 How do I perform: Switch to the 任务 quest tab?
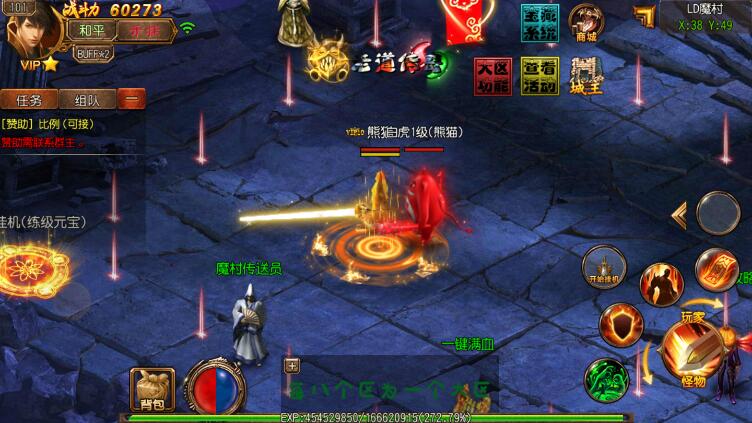click(27, 100)
